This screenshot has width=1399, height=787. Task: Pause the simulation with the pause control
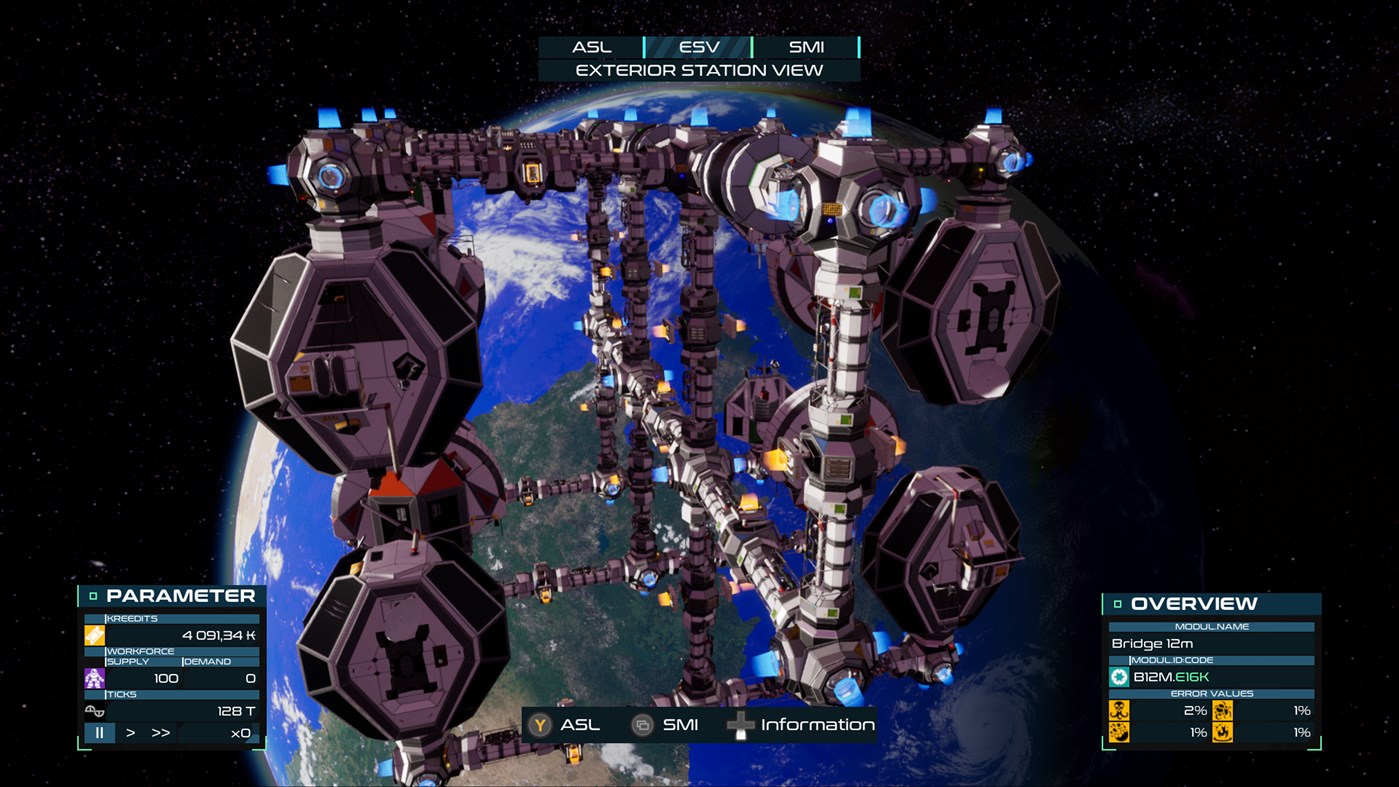pos(98,733)
